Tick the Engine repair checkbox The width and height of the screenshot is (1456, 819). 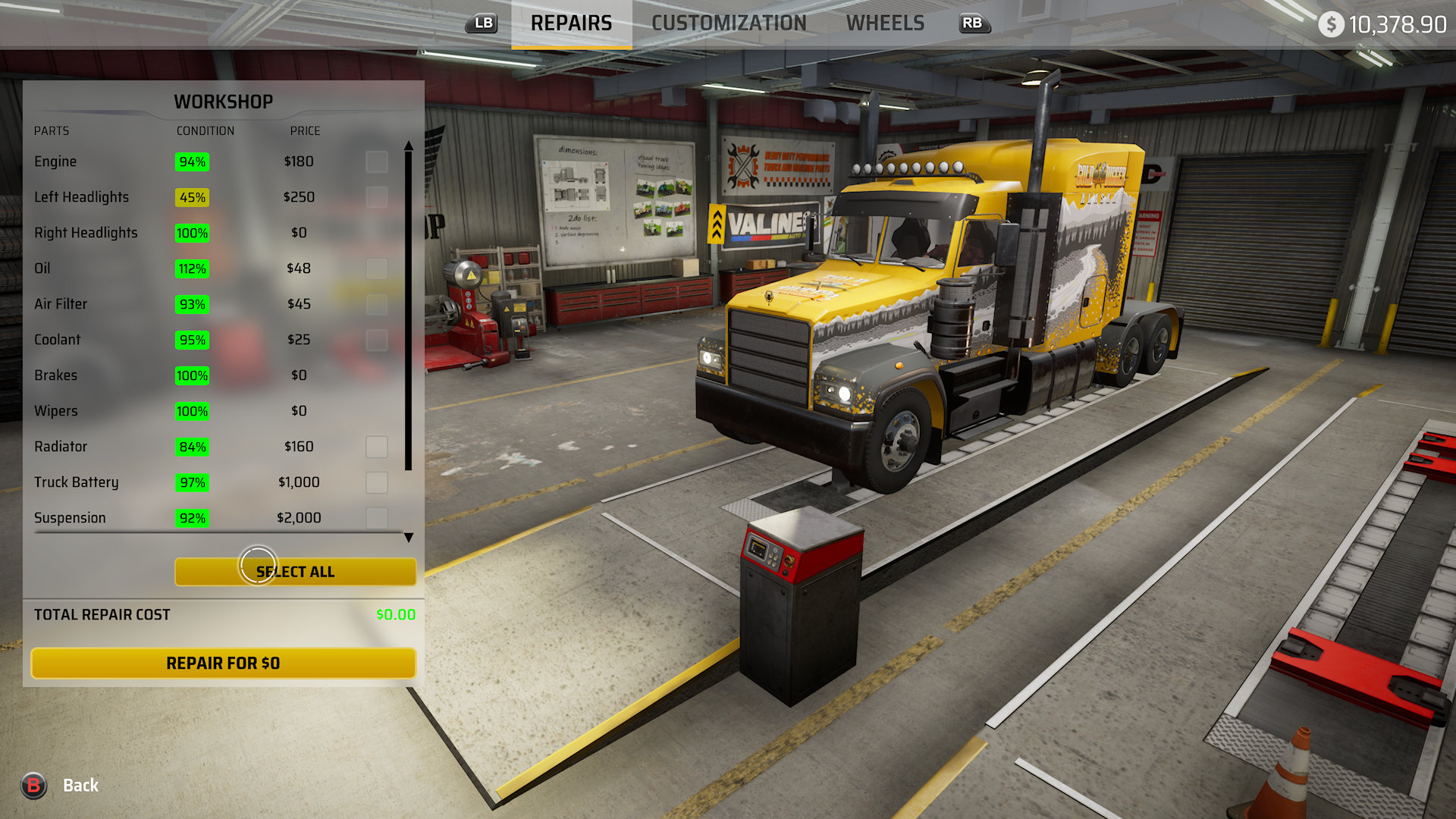click(x=377, y=162)
